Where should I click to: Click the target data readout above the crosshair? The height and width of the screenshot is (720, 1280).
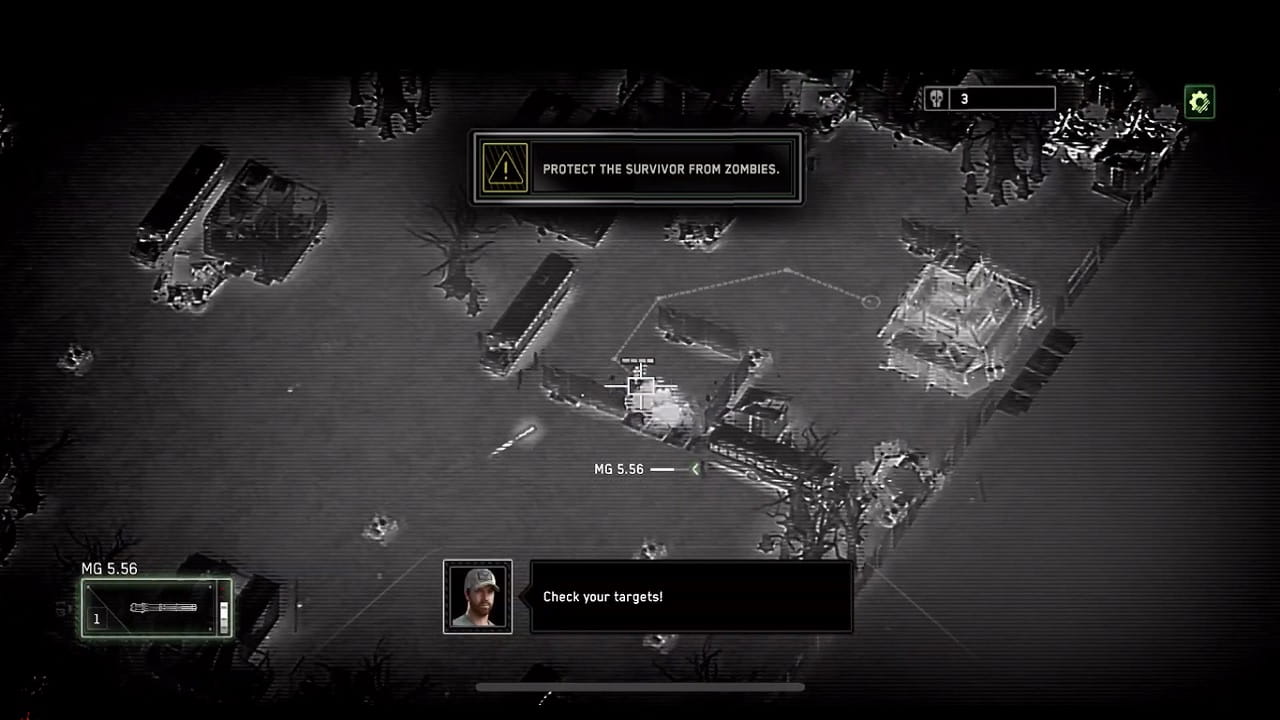638,360
